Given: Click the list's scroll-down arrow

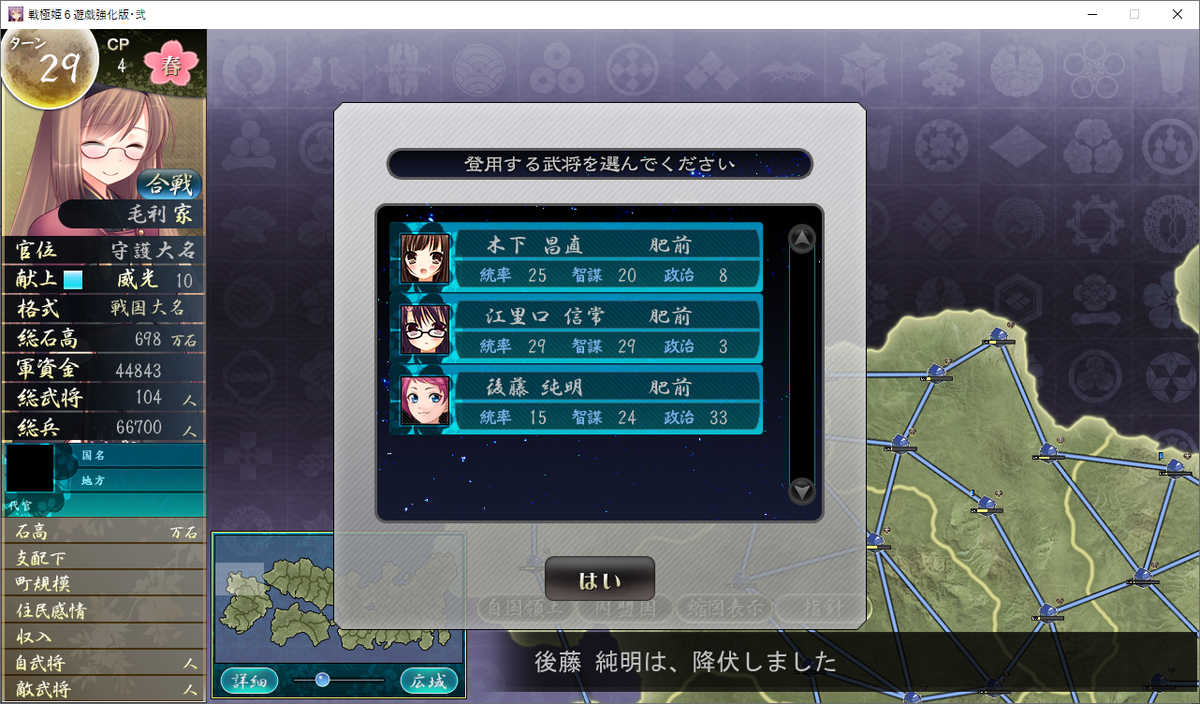Looking at the screenshot, I should coord(802,491).
